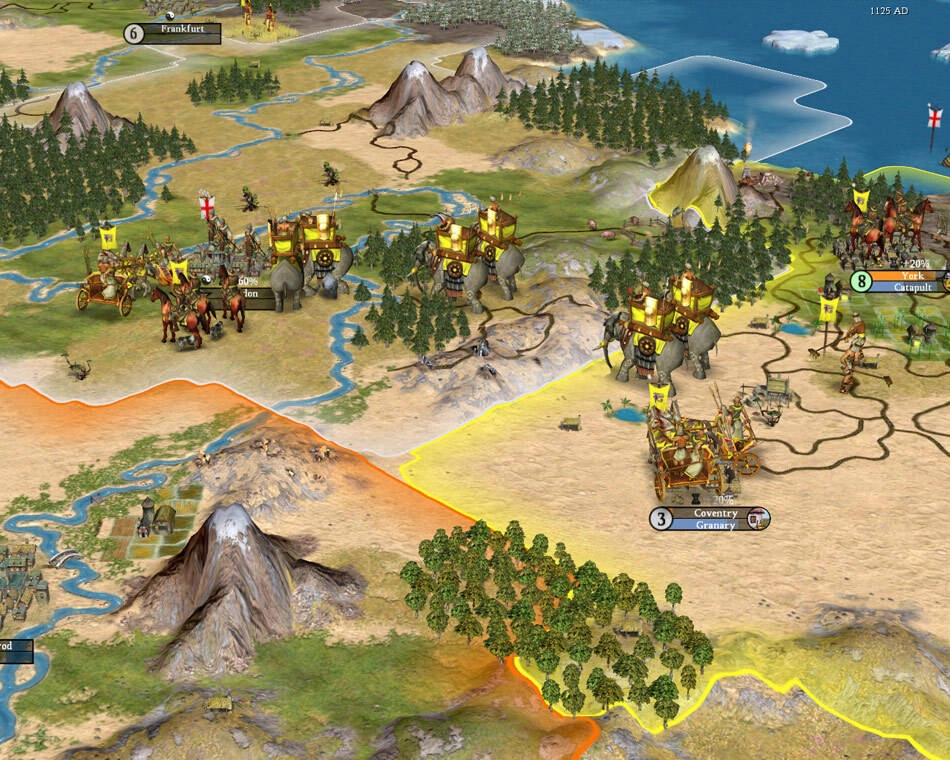Click the Granary icon on Coventry's banner
Image resolution: width=950 pixels, height=760 pixels.
[x=759, y=519]
